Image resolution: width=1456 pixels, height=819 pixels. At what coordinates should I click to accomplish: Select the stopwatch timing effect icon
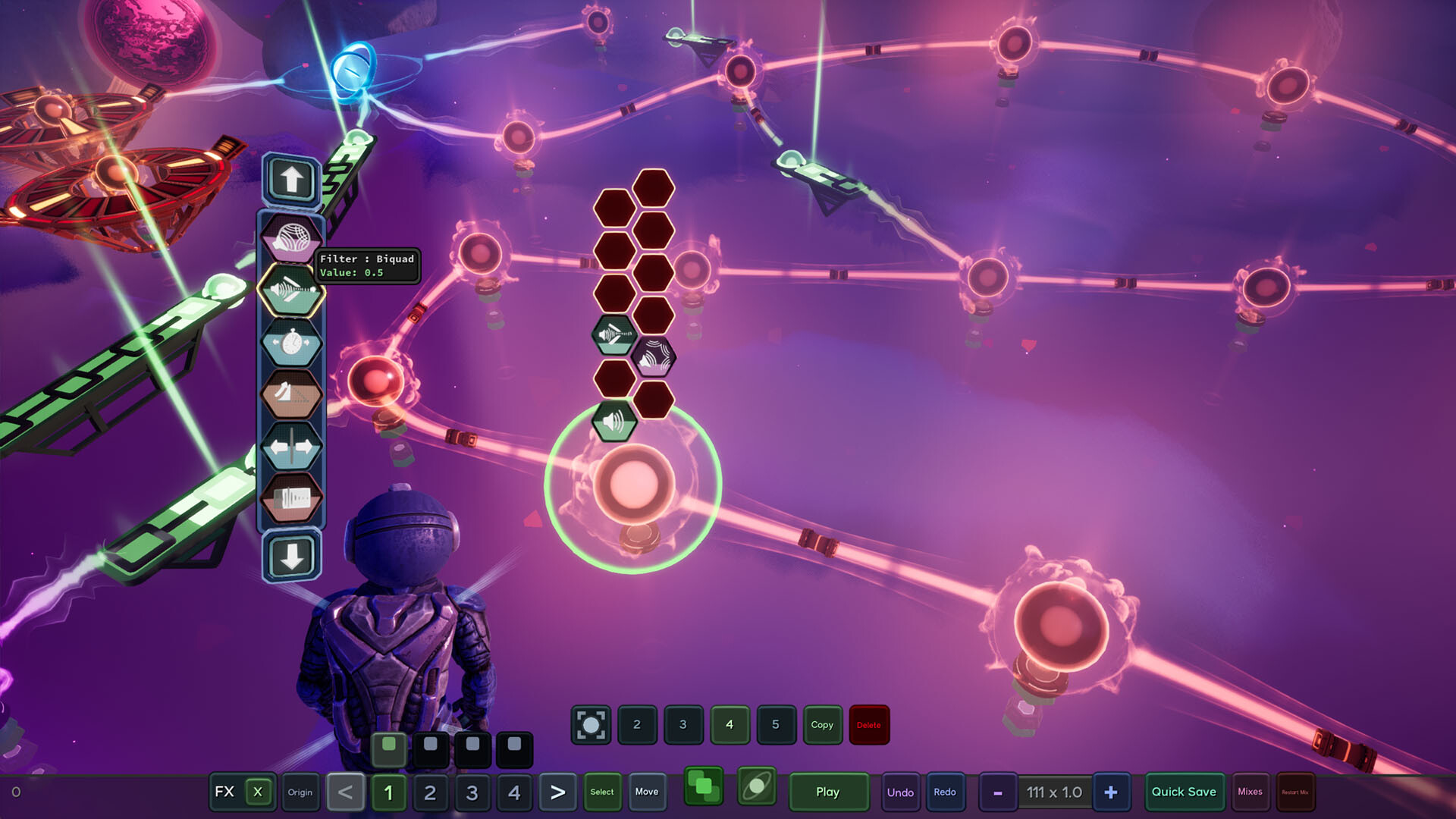tap(292, 341)
